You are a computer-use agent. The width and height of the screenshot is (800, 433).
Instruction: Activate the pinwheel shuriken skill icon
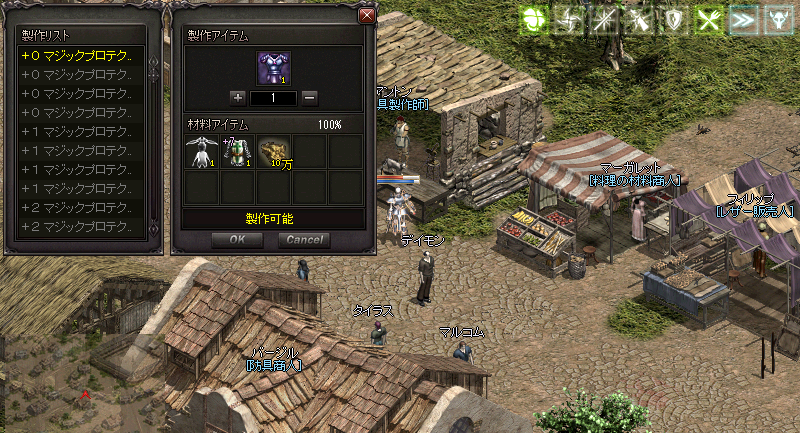tap(568, 20)
